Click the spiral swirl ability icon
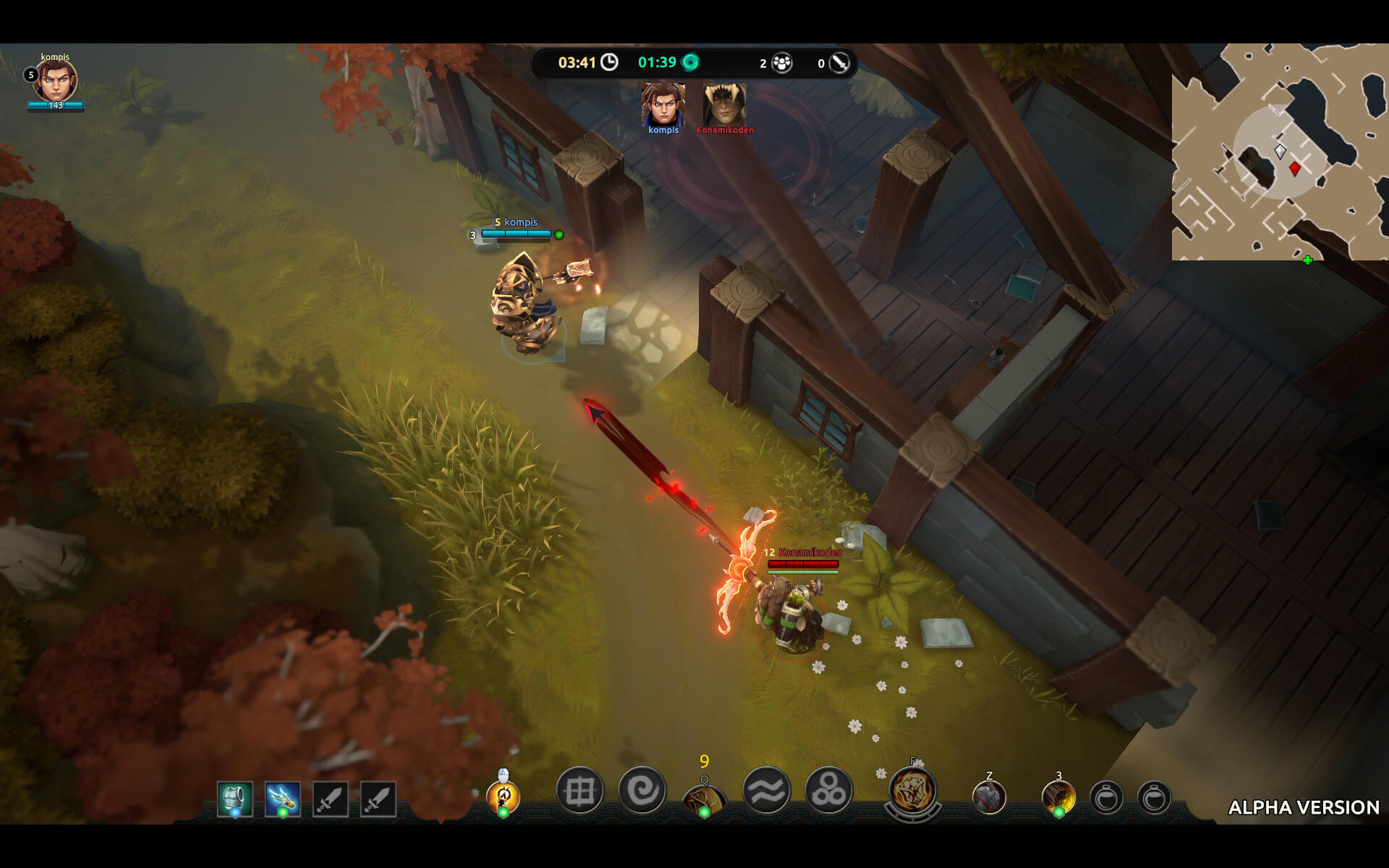 (642, 791)
